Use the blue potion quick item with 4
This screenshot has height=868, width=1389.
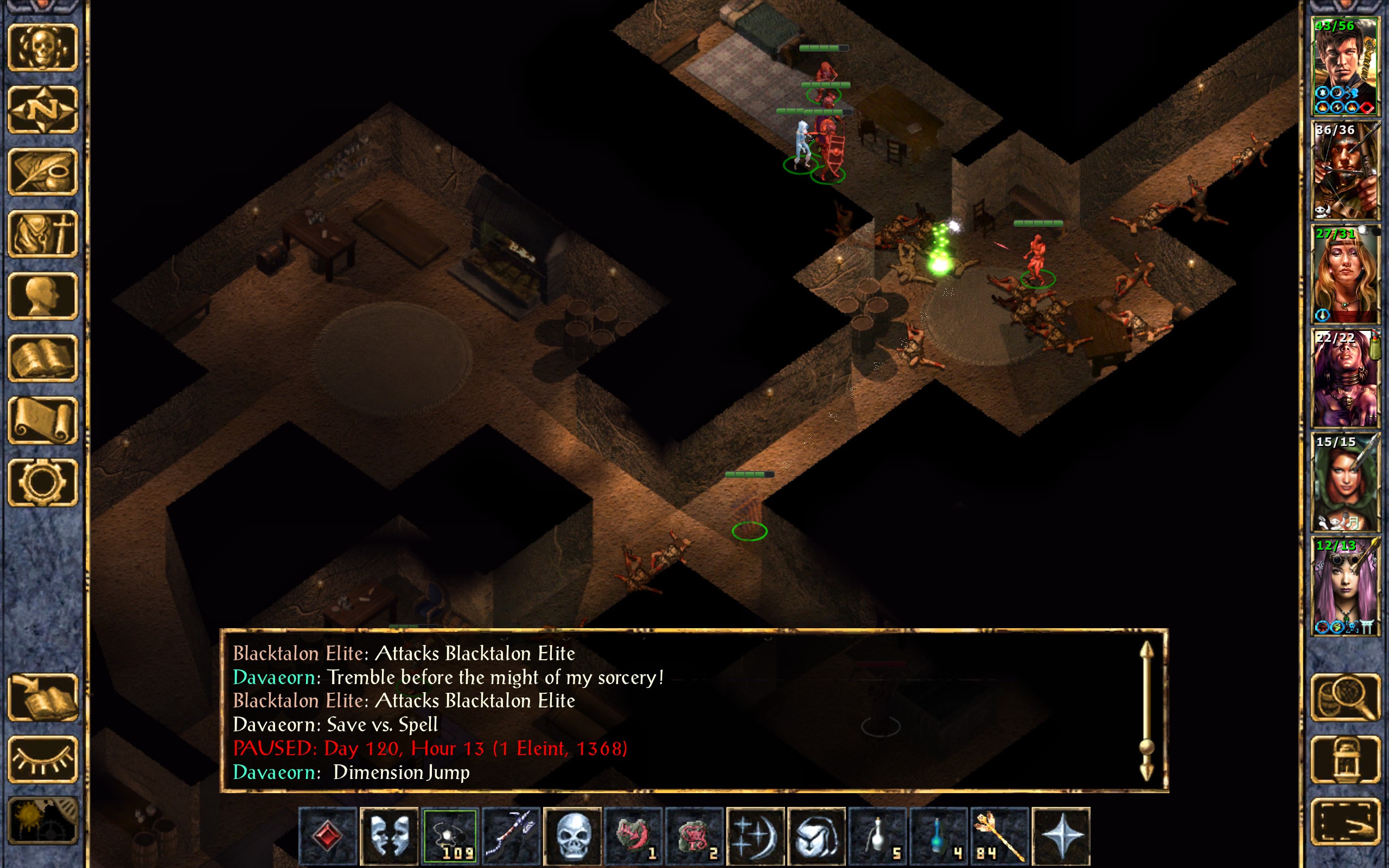click(x=939, y=836)
